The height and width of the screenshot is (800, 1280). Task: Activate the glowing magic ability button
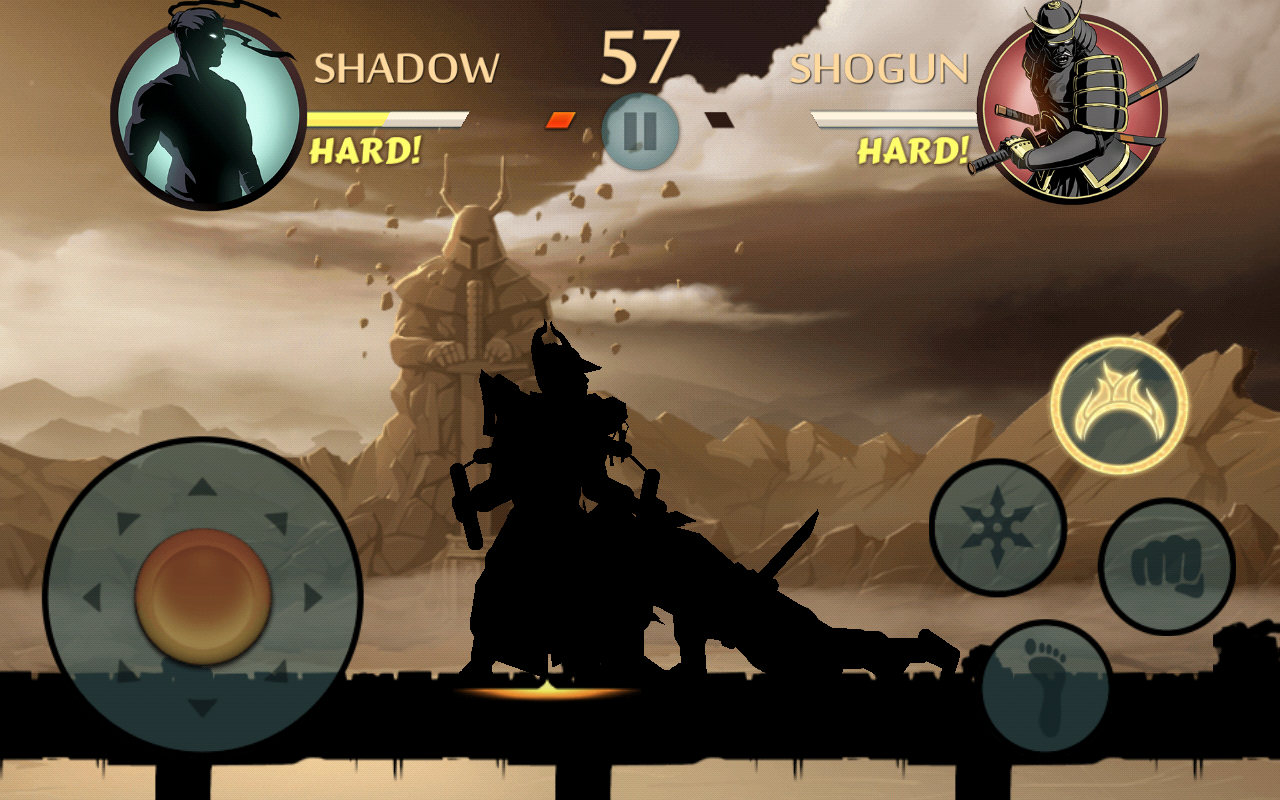(x=1119, y=404)
